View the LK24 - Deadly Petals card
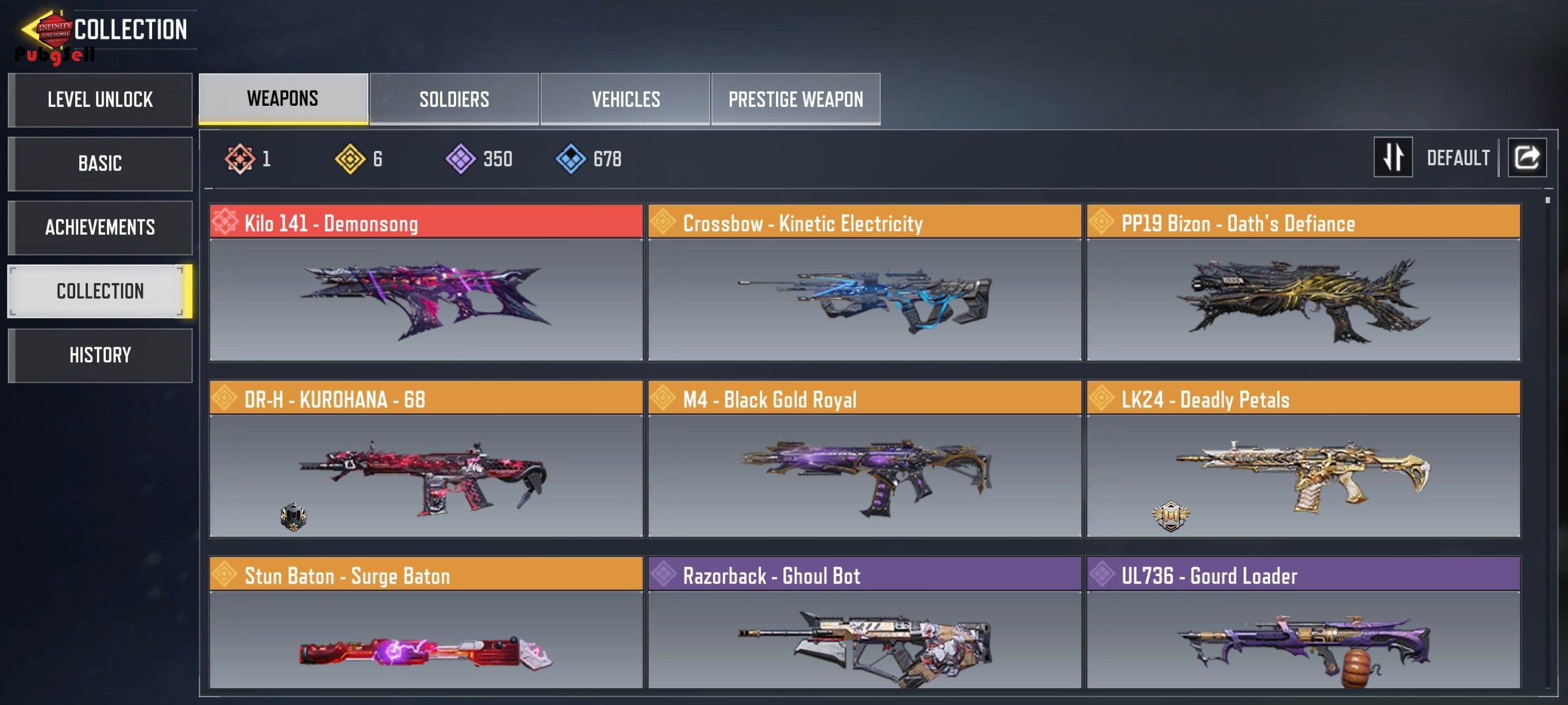1568x705 pixels. 1303,459
